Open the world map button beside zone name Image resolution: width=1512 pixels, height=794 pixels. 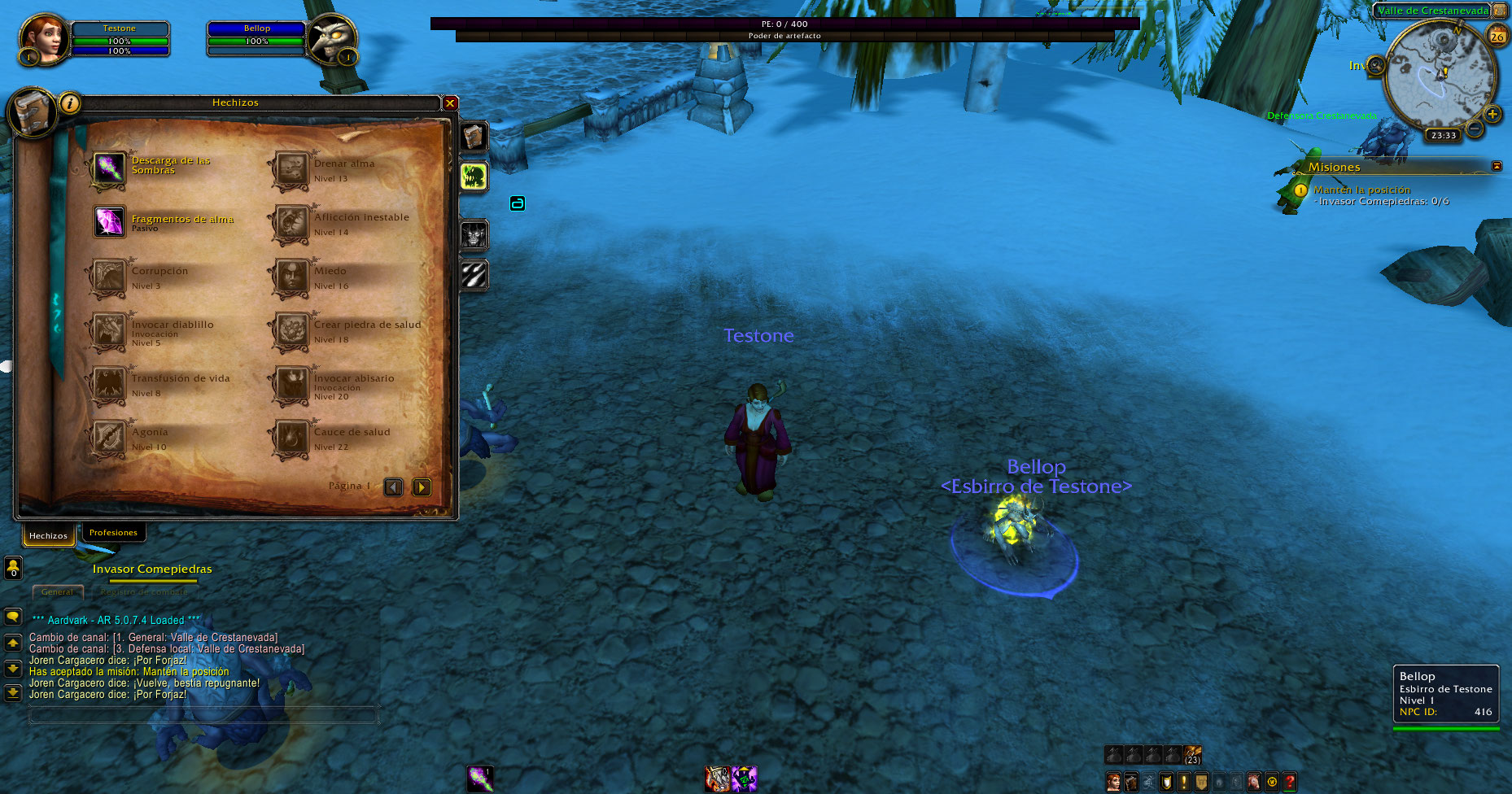click(1499, 11)
